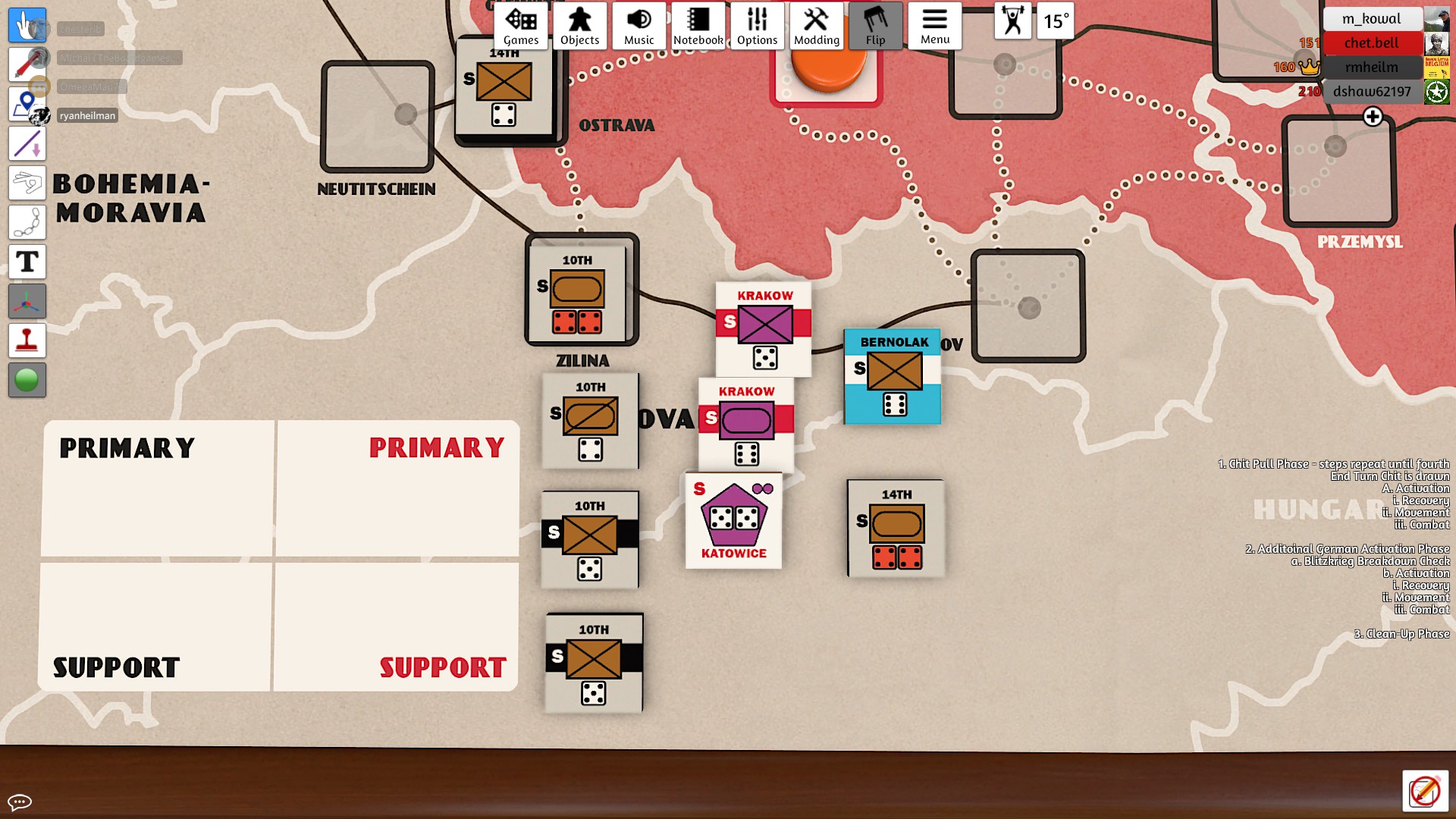This screenshot has width=1456, height=819.
Task: Open chat via the speech bubble
Action: pyautogui.click(x=21, y=801)
